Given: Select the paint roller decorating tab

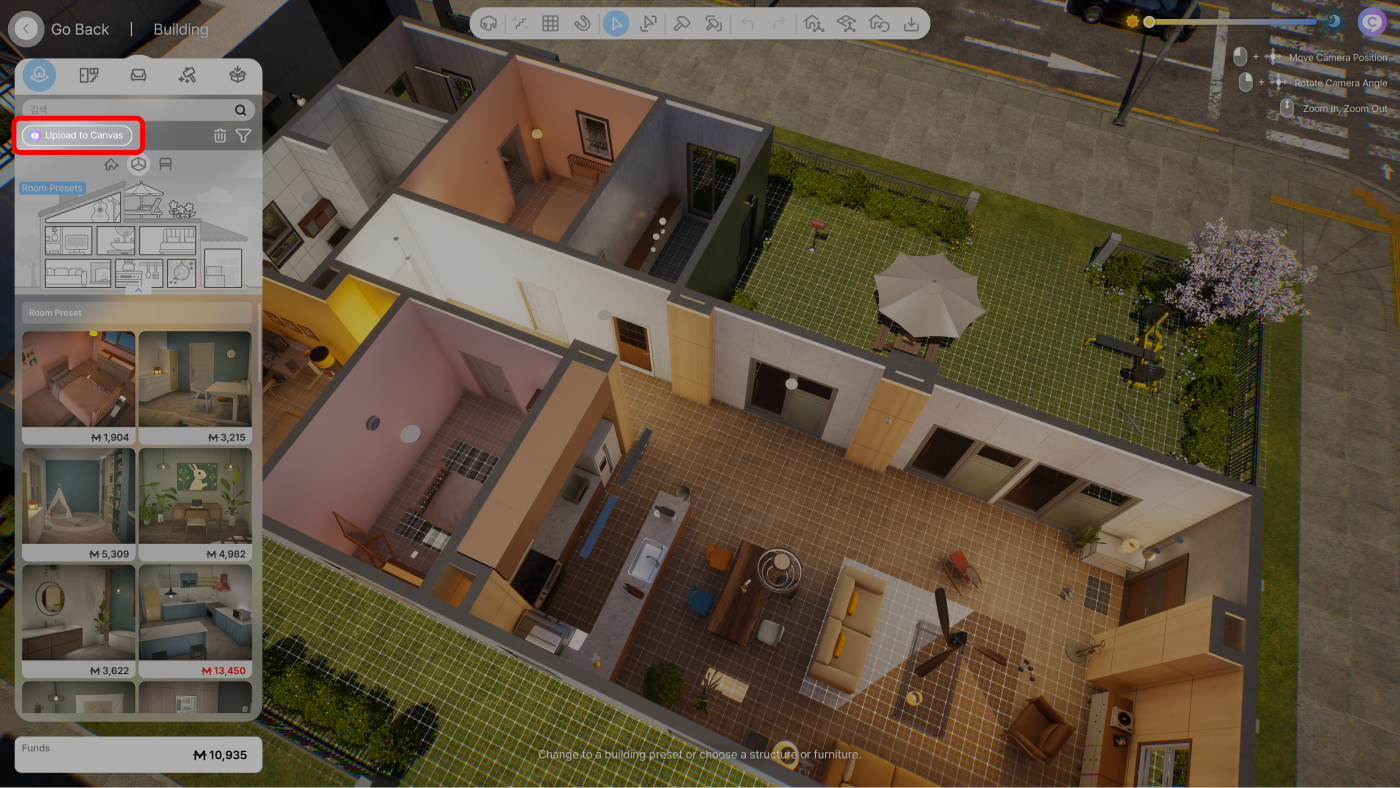Looking at the screenshot, I should (x=187, y=75).
